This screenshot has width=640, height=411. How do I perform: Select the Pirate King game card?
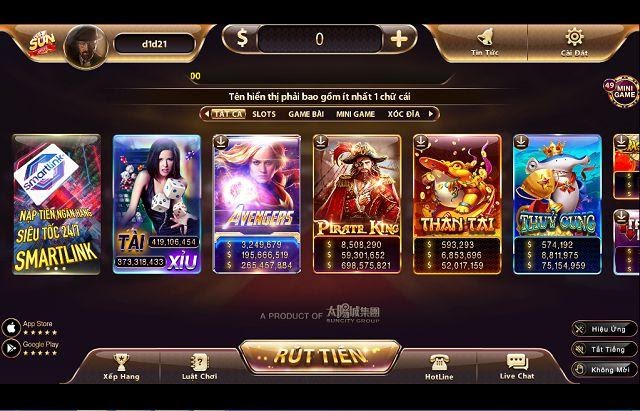coord(357,204)
